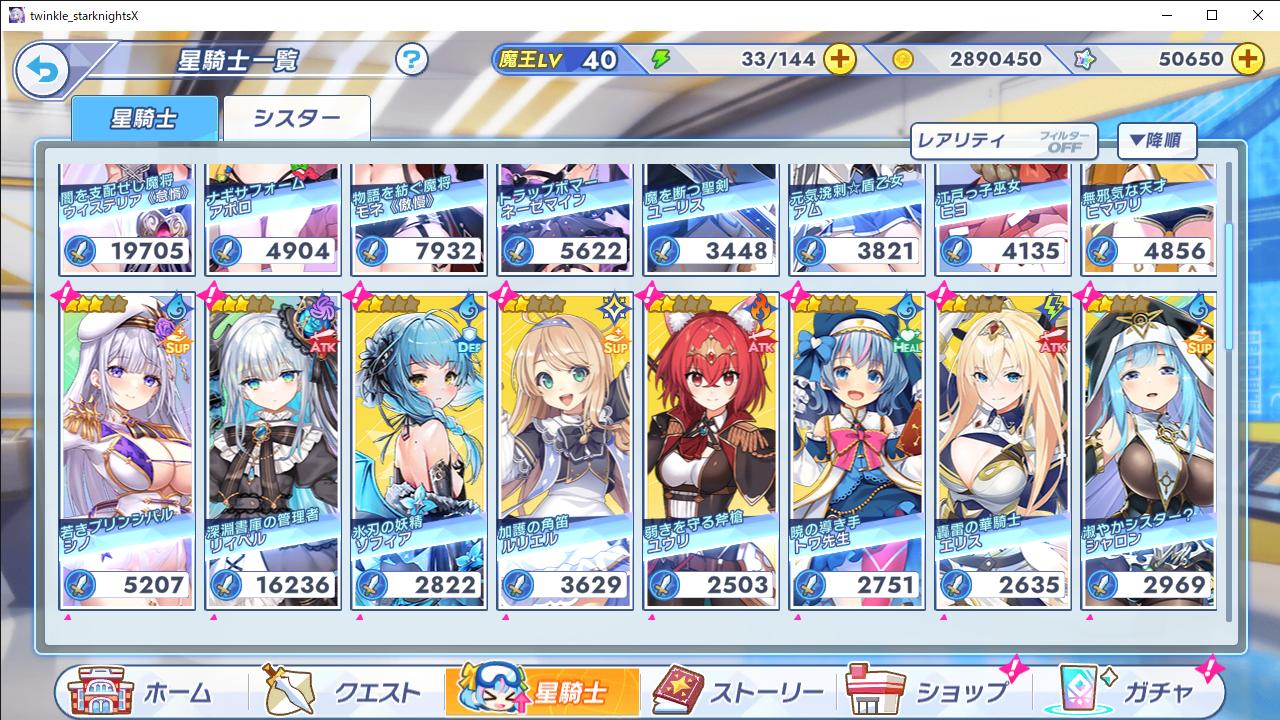Add star gems with the plus button
The height and width of the screenshot is (720, 1280).
(x=1247, y=59)
